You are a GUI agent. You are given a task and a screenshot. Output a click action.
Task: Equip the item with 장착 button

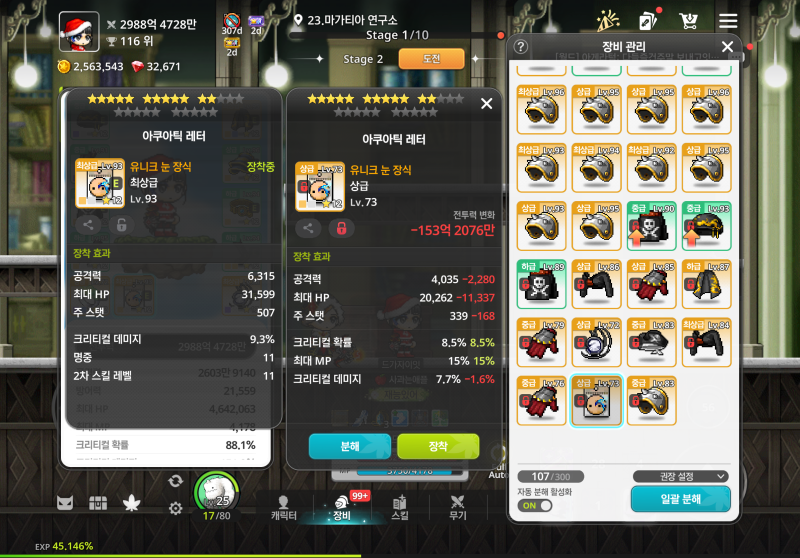(x=438, y=446)
